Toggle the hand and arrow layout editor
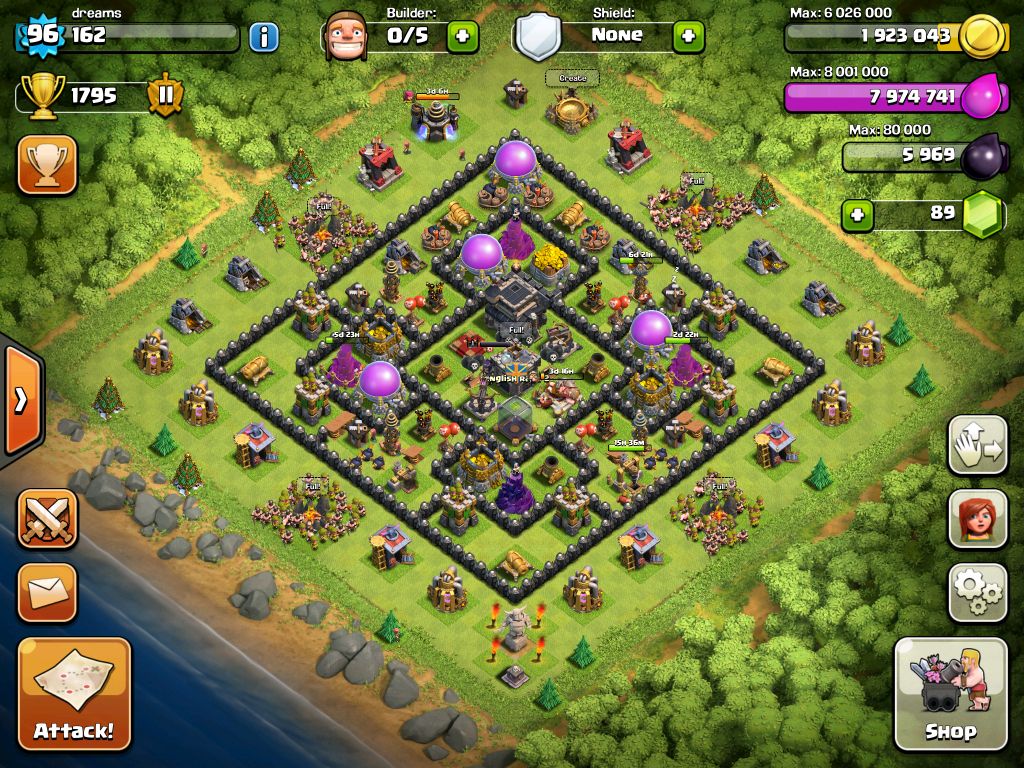Screen dimensions: 1024x768 tap(977, 446)
